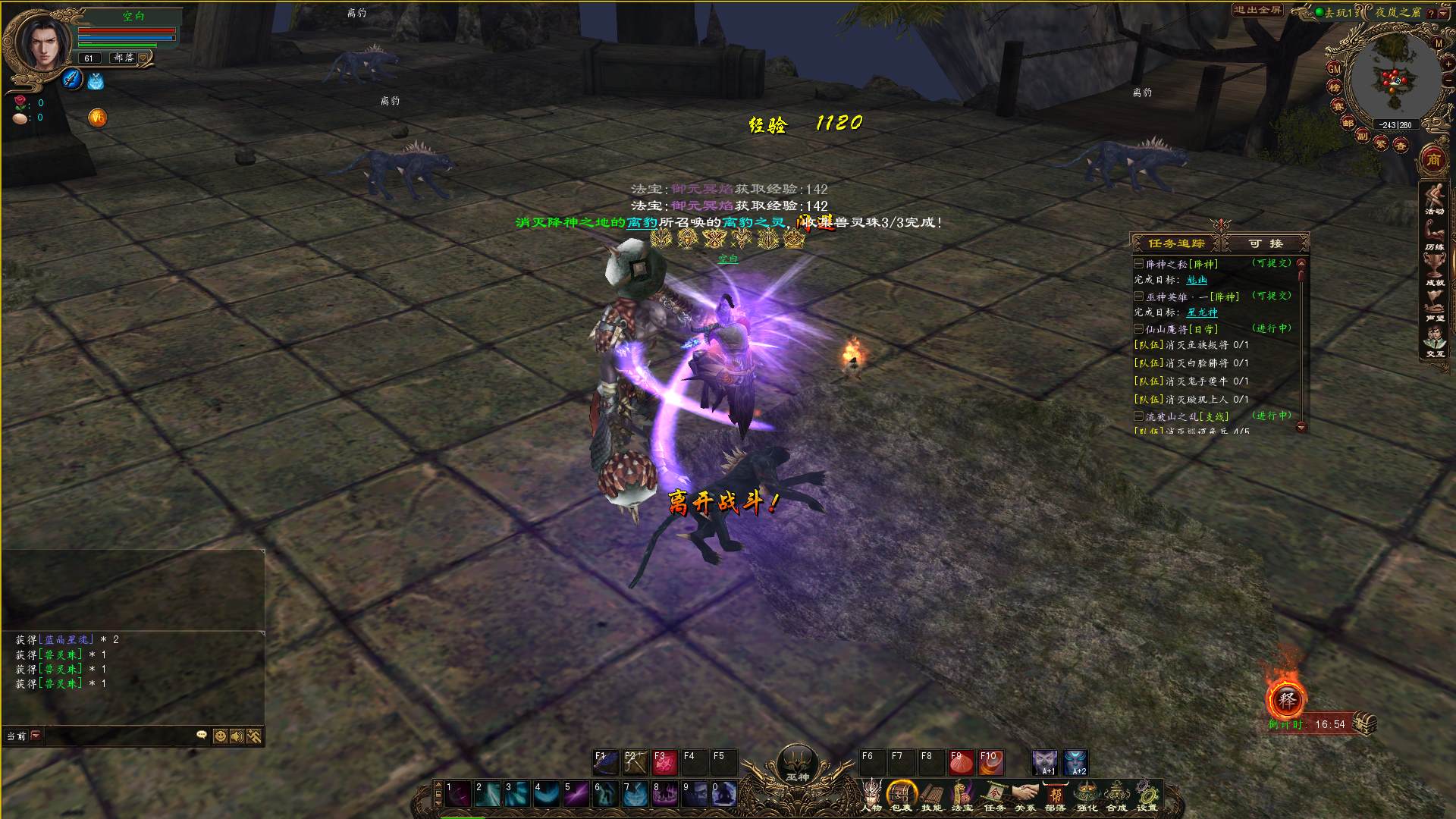
Task: Click the V6 VIP badge
Action: [x=97, y=118]
